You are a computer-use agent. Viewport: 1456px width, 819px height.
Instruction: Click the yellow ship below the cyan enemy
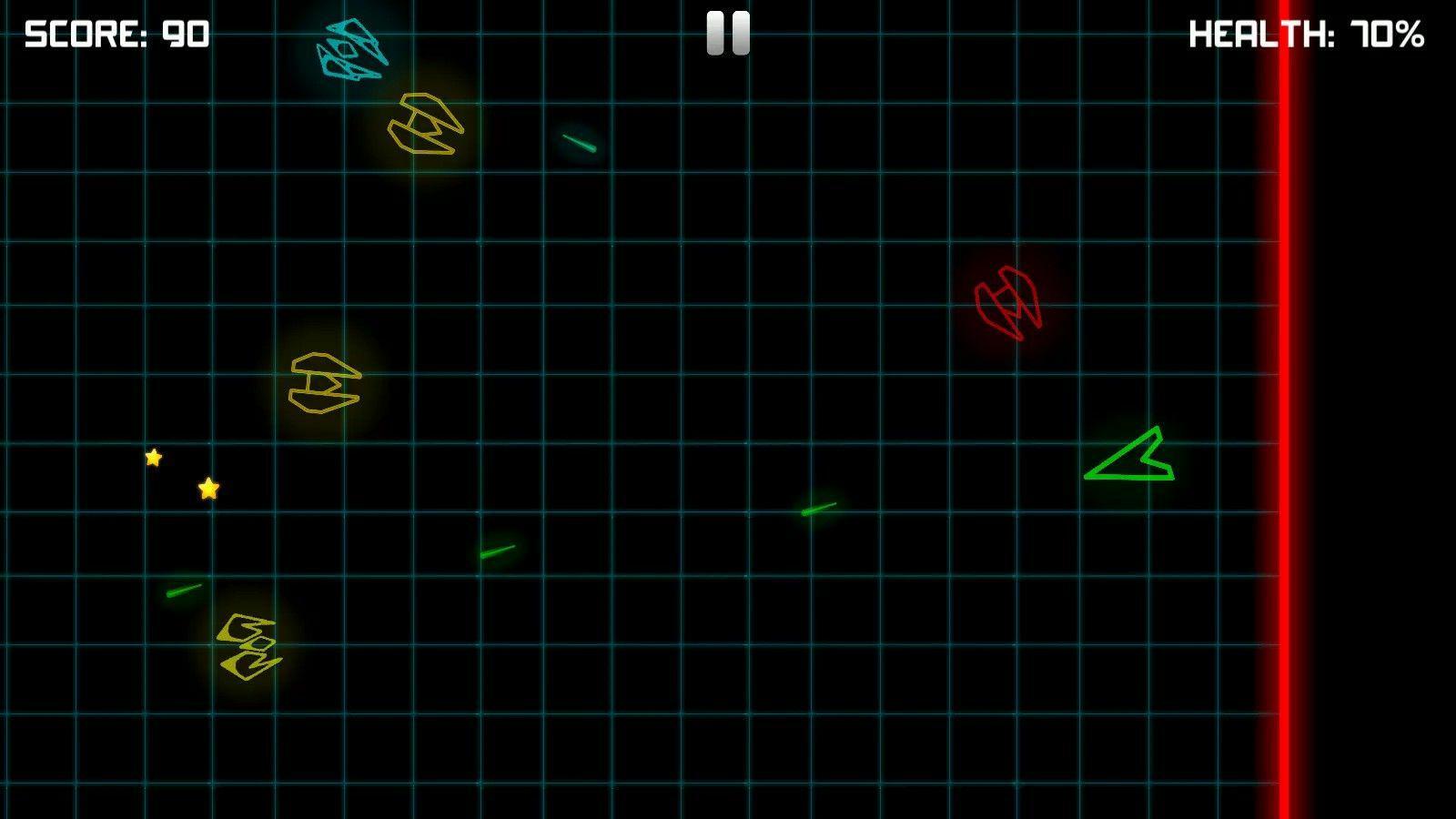pyautogui.click(x=423, y=123)
